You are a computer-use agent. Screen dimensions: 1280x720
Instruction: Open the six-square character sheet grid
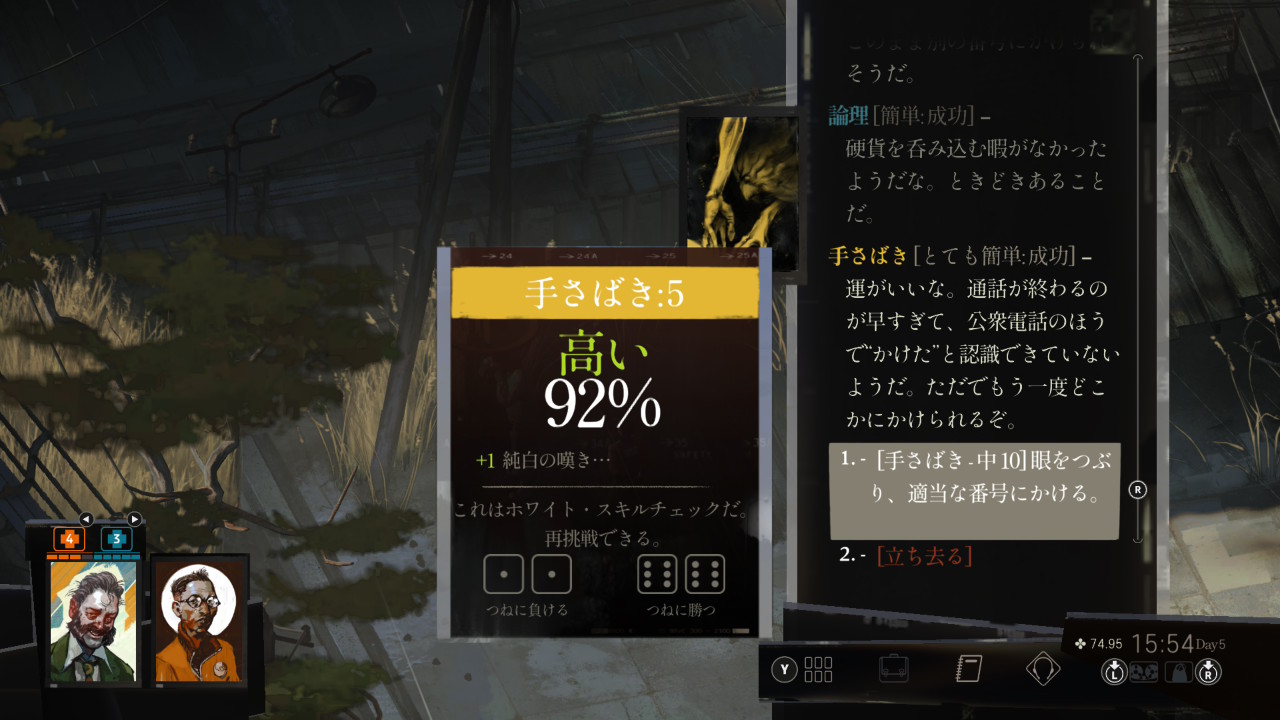(818, 669)
